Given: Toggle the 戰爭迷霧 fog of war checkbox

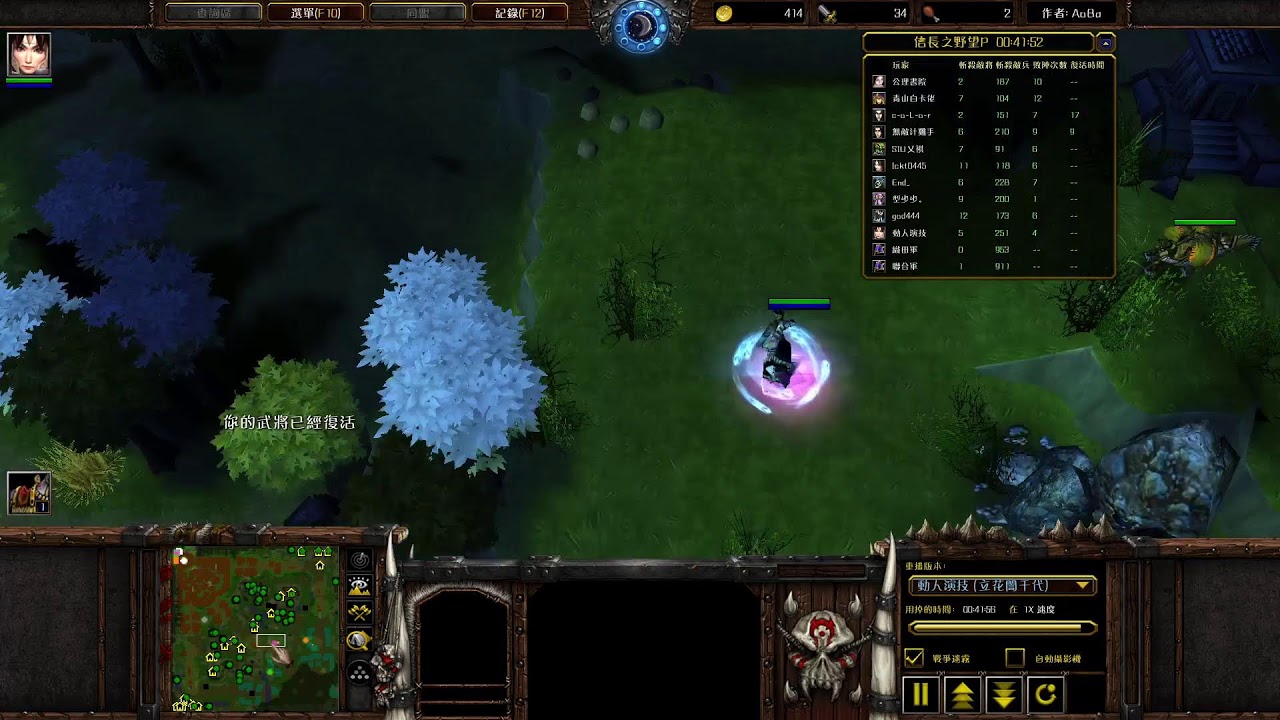Looking at the screenshot, I should pos(914,658).
